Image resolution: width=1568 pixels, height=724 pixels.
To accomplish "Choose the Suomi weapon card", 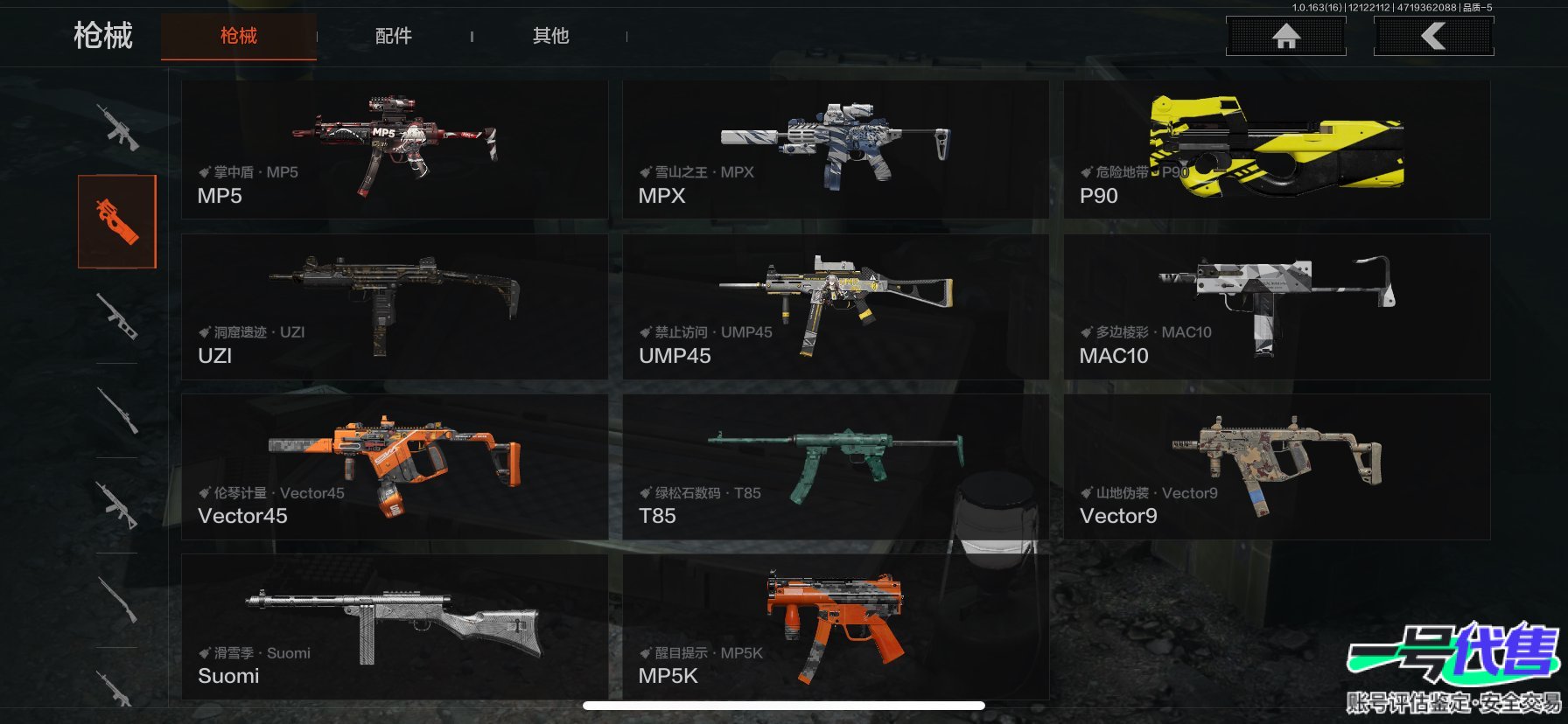I will 395,626.
